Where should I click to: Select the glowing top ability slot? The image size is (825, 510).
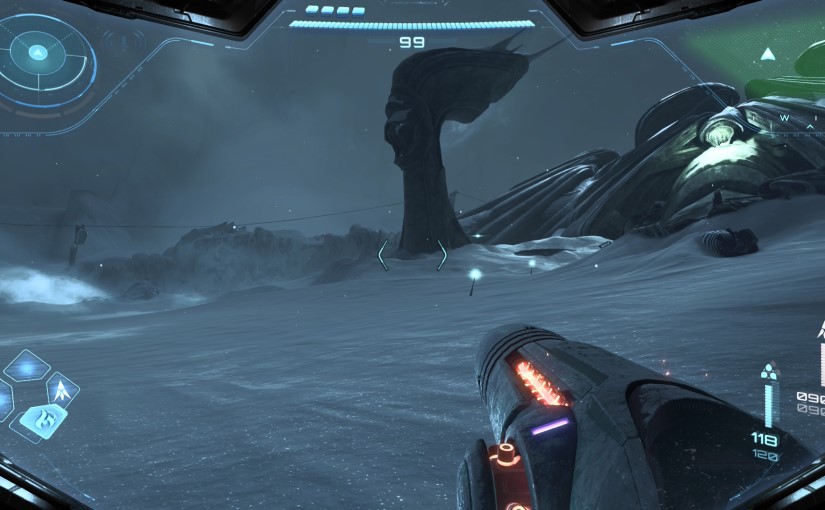pos(27,367)
